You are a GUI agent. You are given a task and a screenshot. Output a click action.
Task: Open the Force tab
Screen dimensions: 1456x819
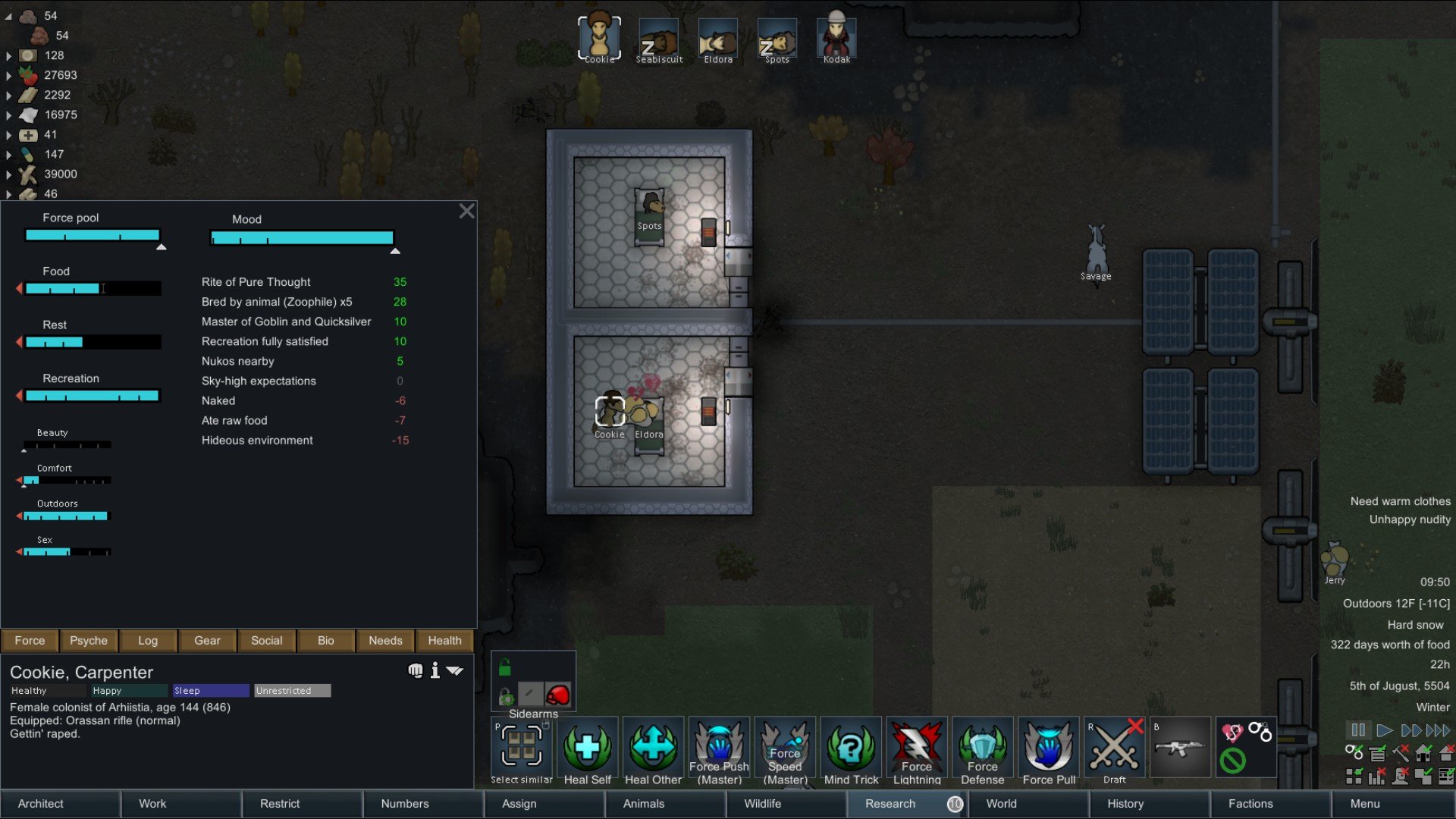click(x=30, y=641)
